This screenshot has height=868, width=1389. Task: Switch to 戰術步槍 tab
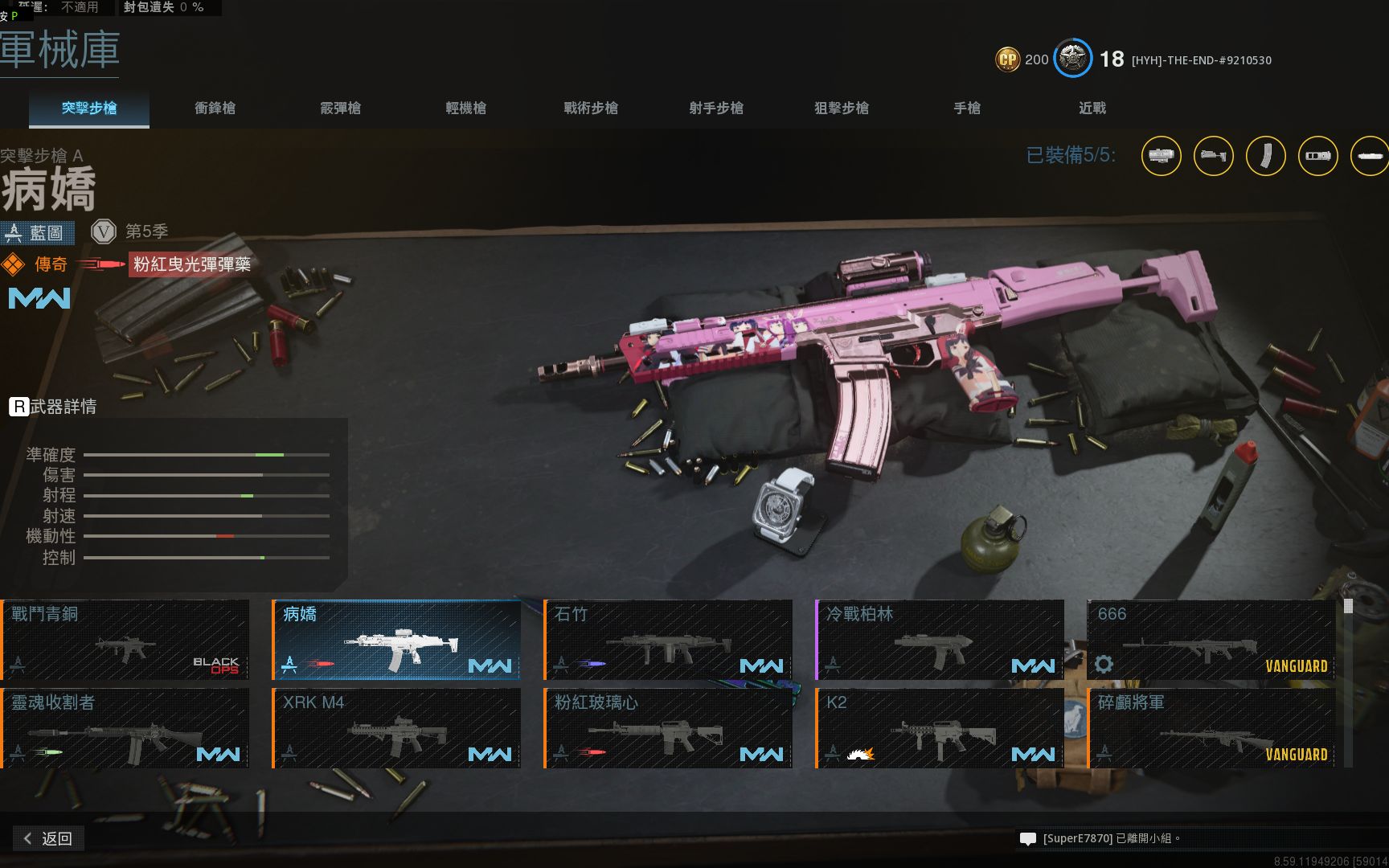click(591, 108)
